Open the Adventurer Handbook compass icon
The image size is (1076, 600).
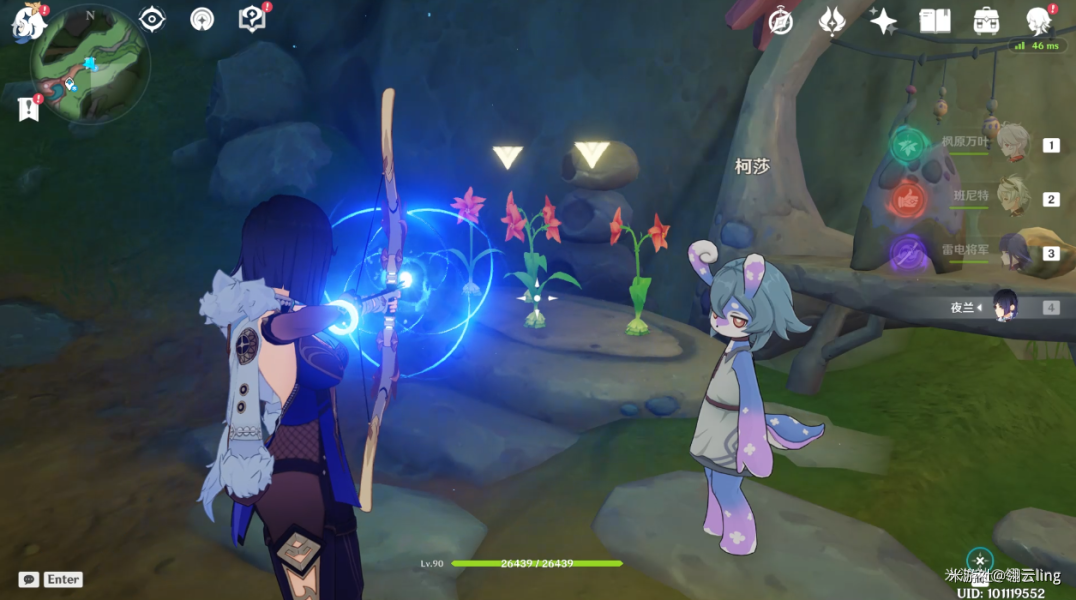click(780, 21)
